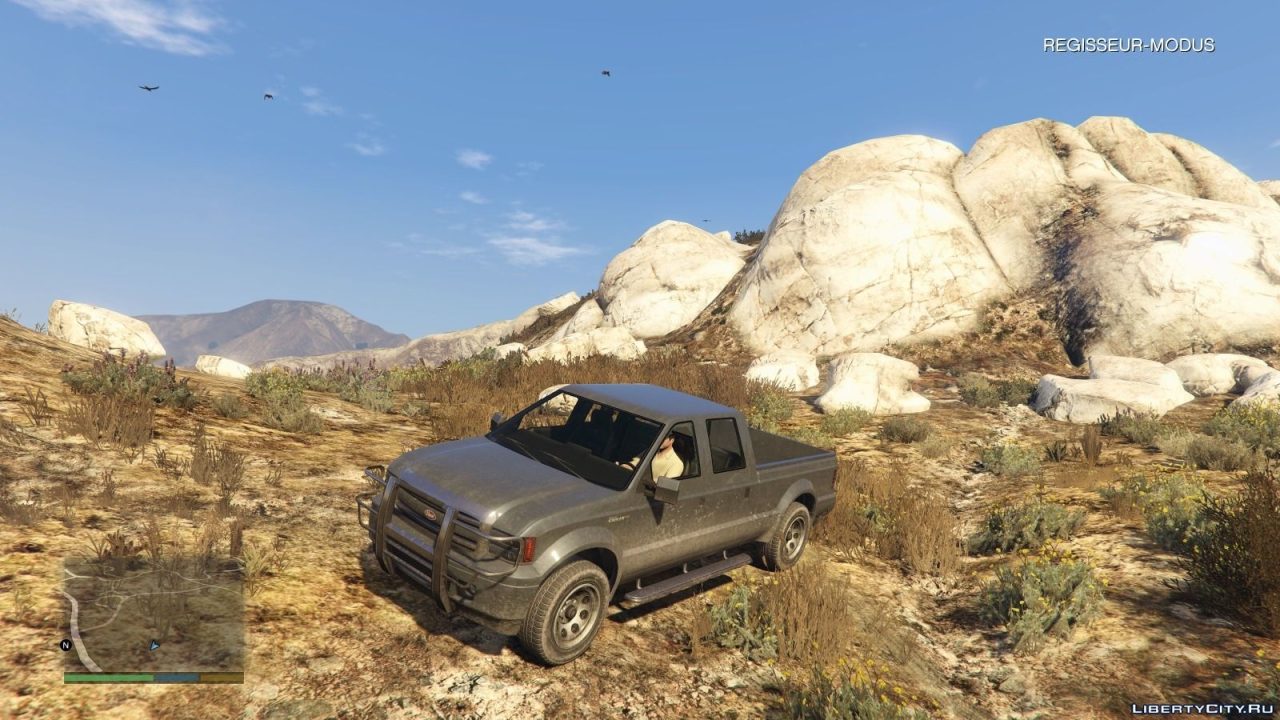
Task: Click the REGISSEUR-MODUS mode label
Action: point(1128,44)
